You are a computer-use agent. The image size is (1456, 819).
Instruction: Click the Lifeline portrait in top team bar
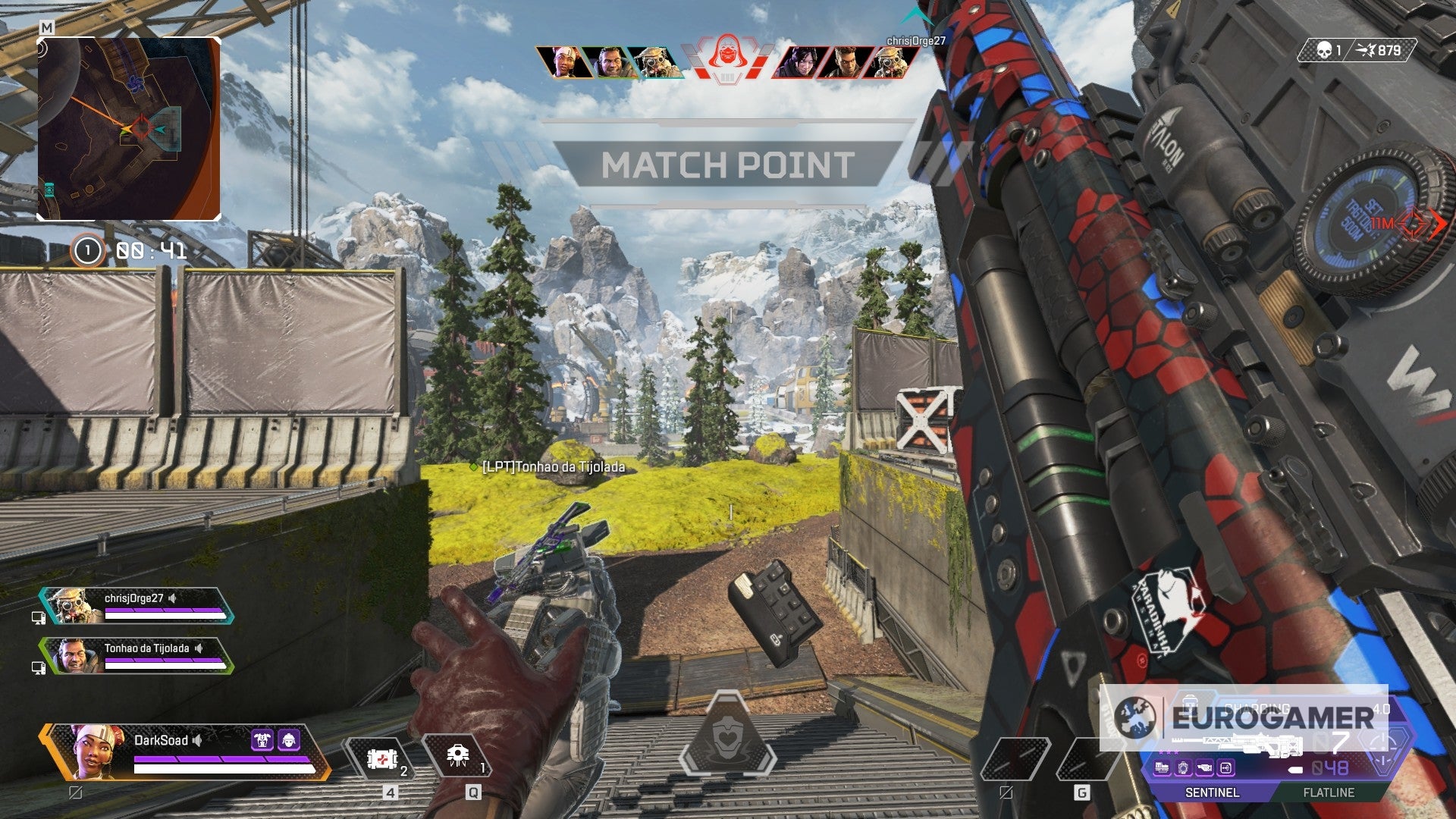[565, 62]
